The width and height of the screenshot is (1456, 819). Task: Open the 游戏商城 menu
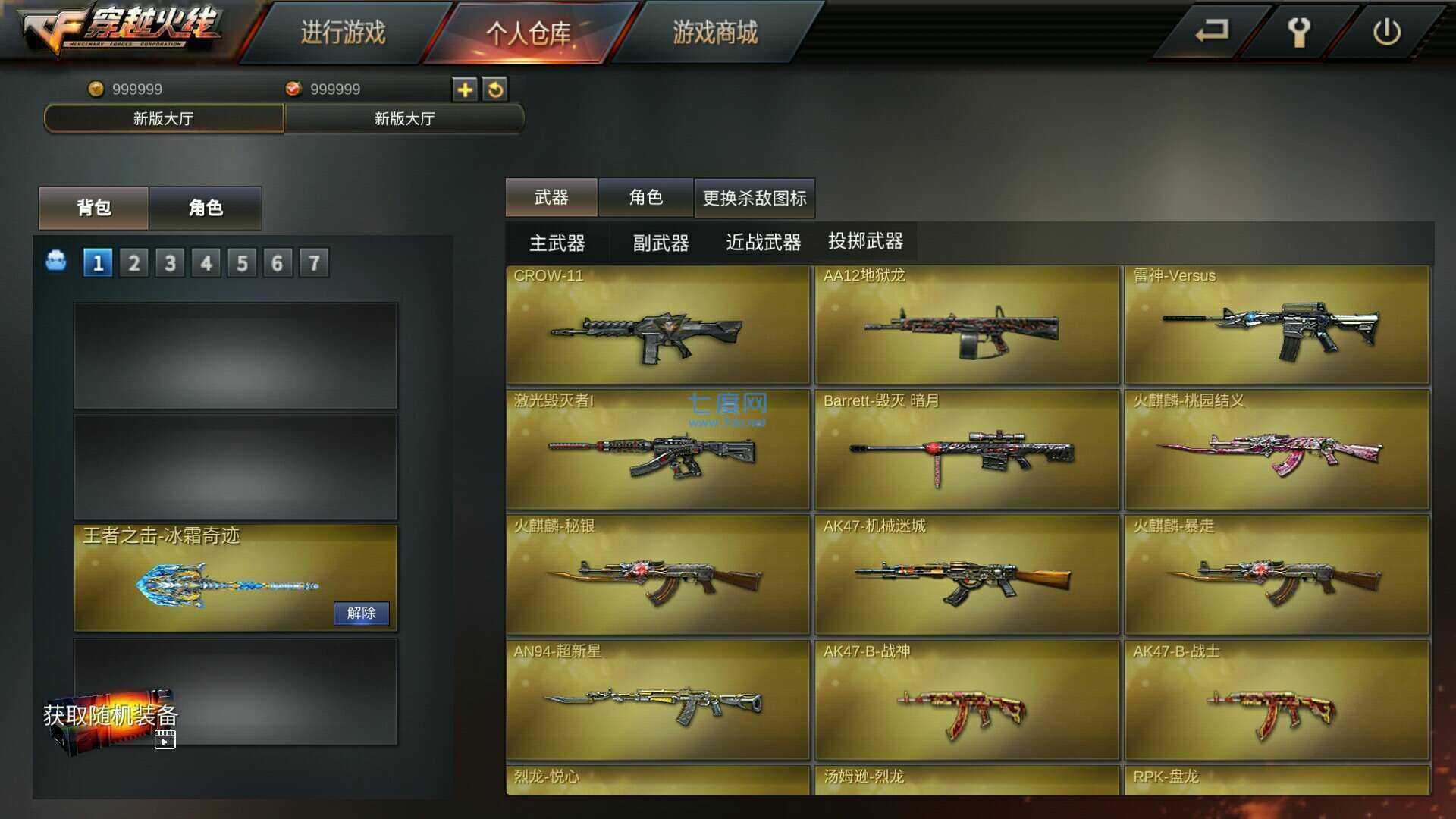point(713,35)
